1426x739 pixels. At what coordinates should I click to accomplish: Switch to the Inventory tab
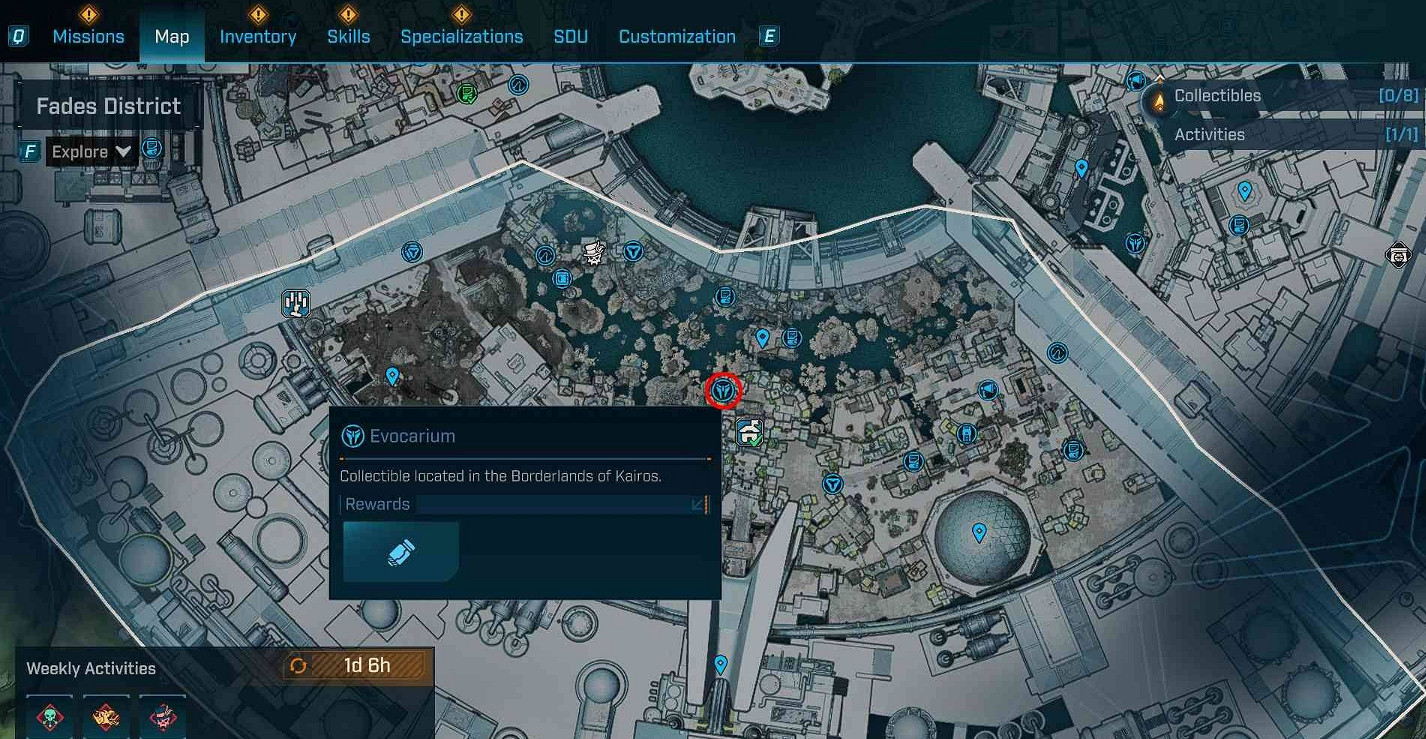257,36
